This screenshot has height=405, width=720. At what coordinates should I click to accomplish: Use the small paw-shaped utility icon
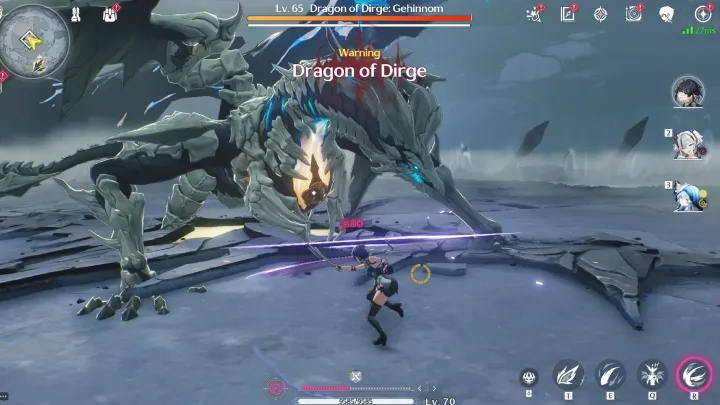[529, 377]
